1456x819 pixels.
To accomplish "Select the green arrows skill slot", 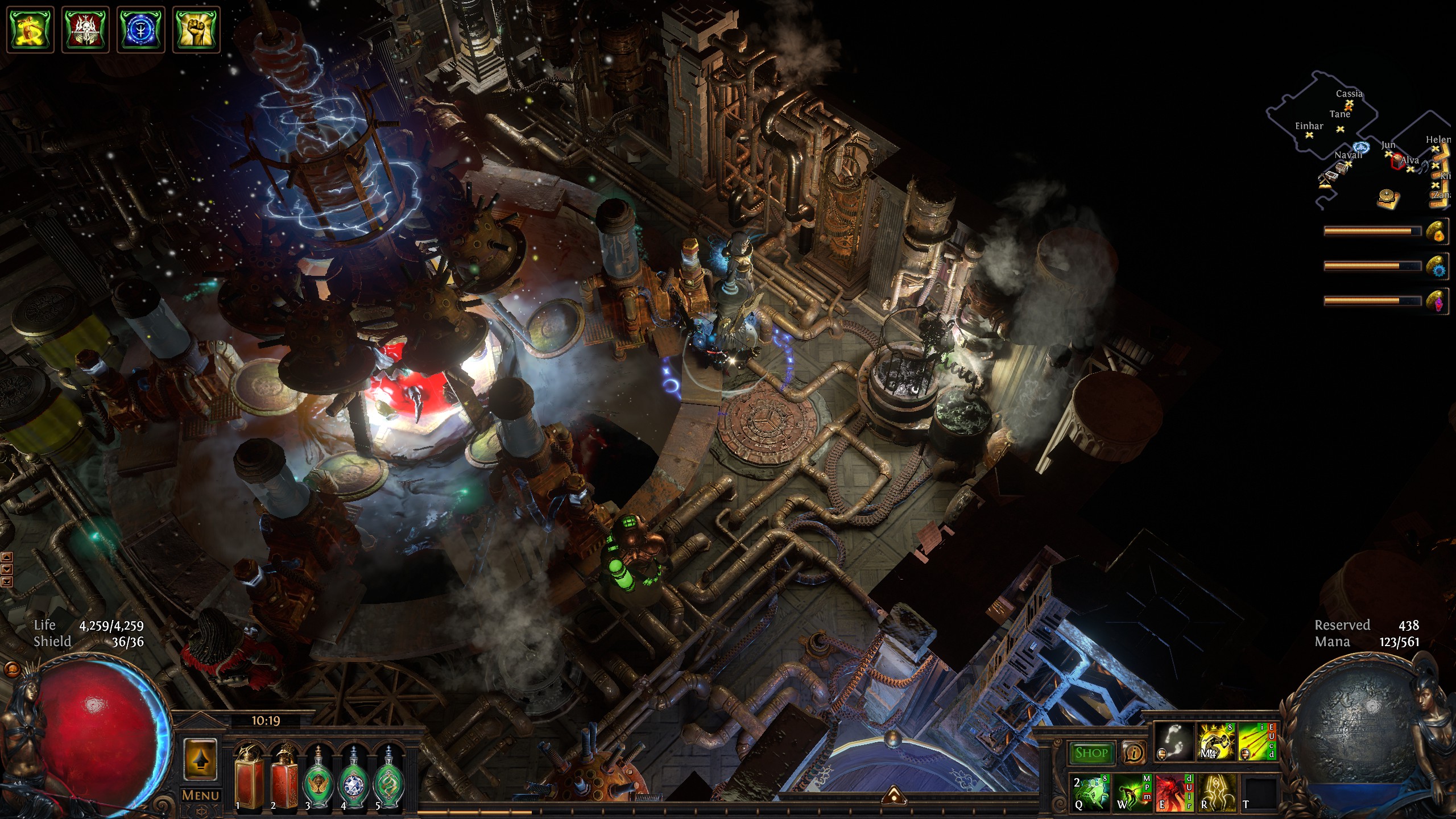I will (1258, 742).
